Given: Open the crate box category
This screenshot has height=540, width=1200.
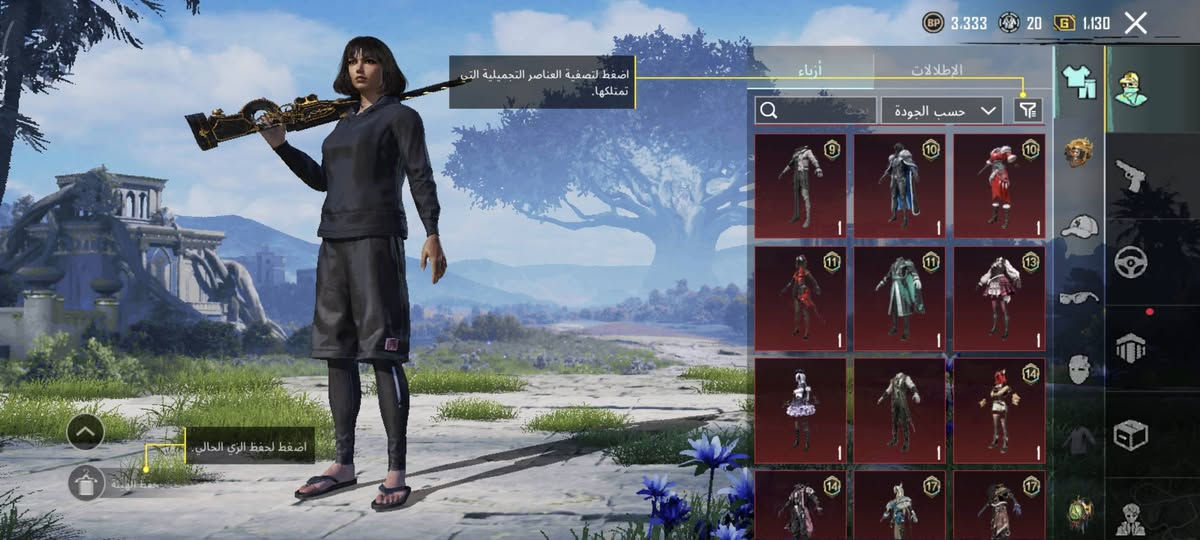Looking at the screenshot, I should 1131,435.
